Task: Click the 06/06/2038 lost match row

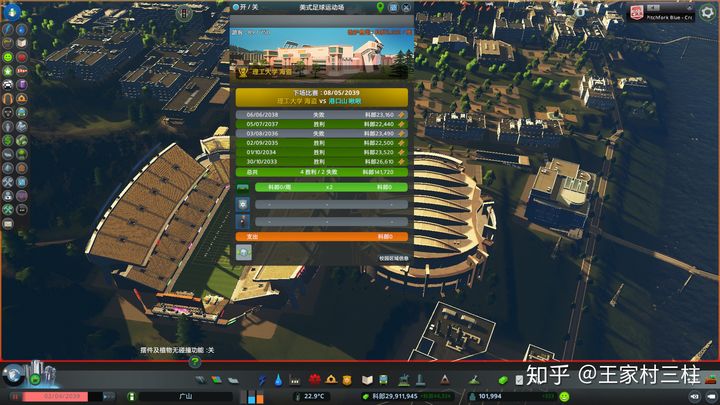Action: pyautogui.click(x=322, y=114)
